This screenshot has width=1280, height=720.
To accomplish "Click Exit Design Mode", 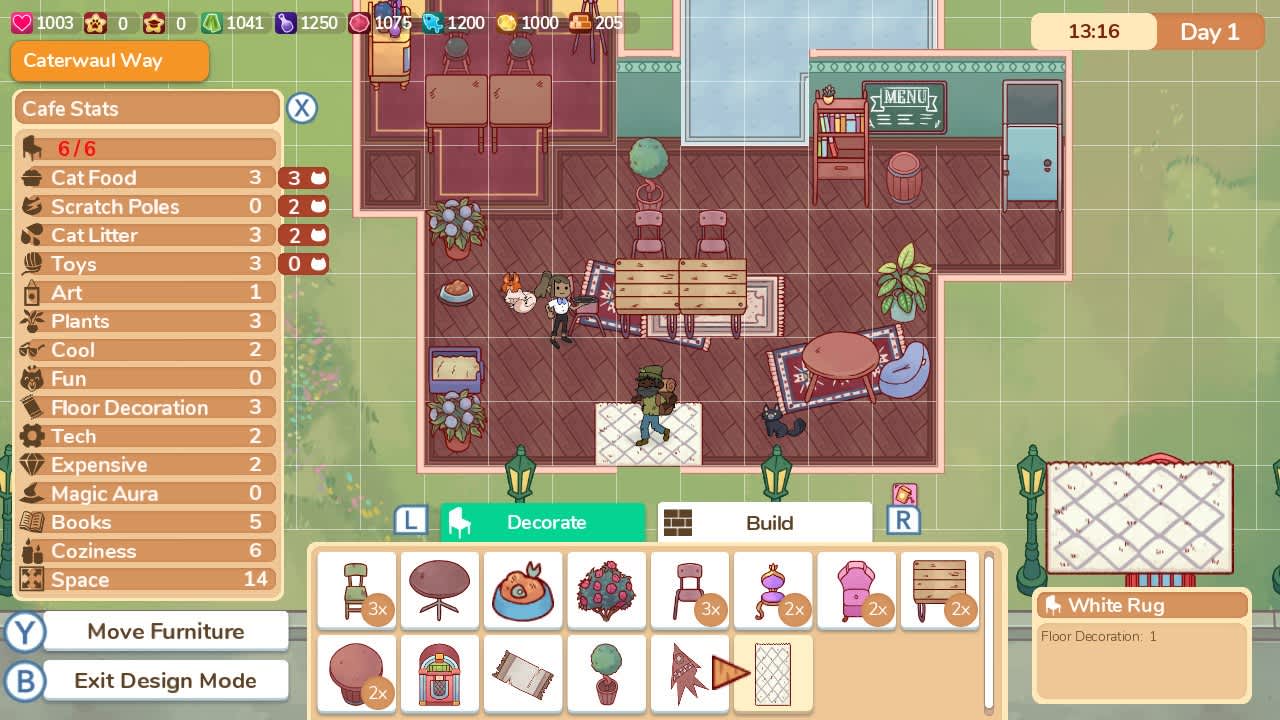I will [x=164, y=680].
